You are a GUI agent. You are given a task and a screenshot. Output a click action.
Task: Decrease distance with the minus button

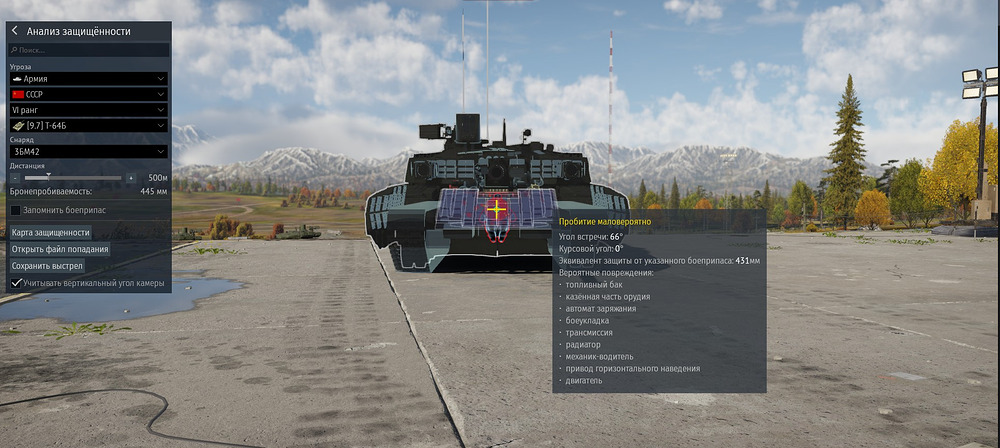tap(15, 178)
